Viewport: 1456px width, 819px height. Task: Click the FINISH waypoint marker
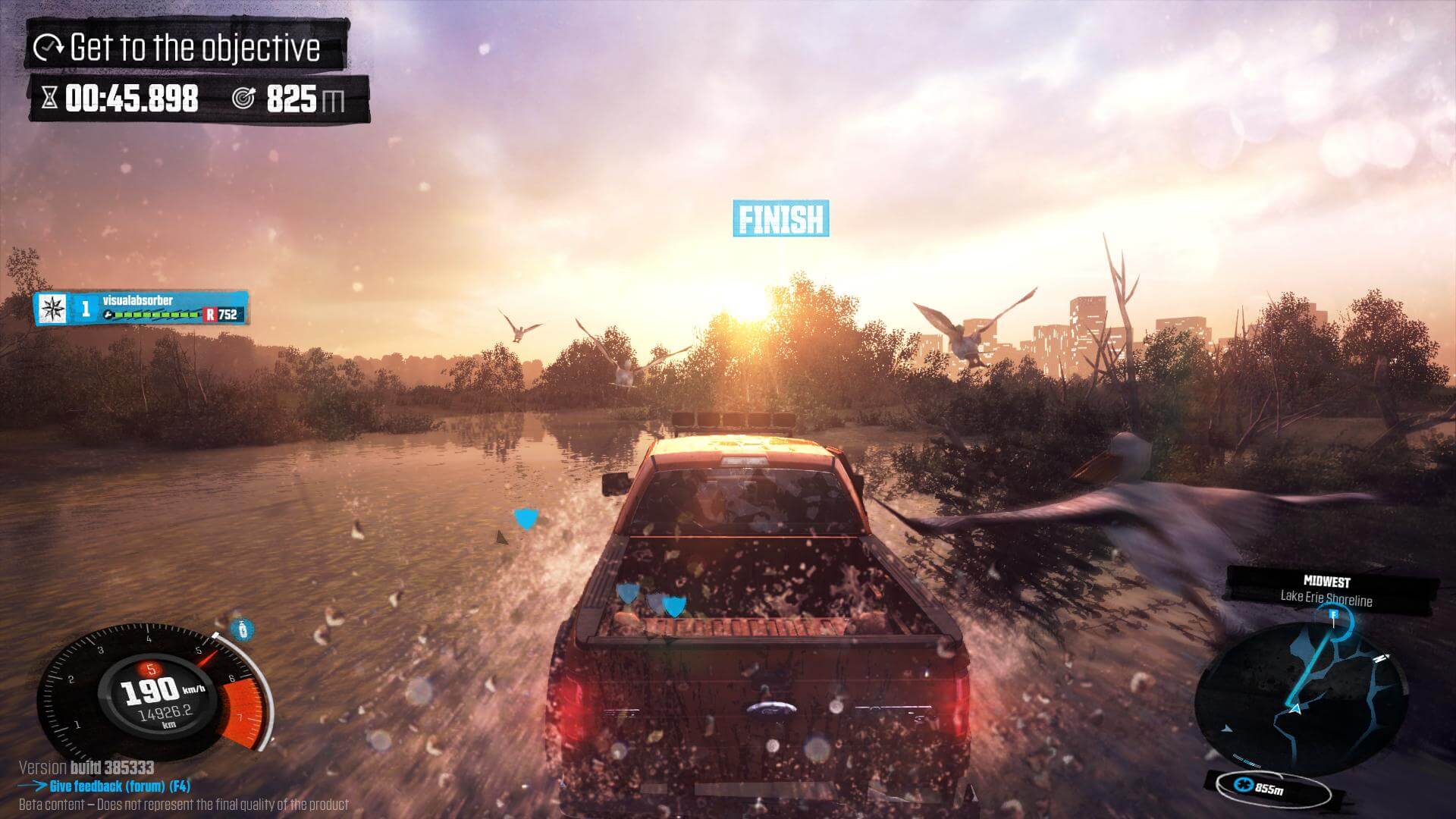click(x=780, y=218)
